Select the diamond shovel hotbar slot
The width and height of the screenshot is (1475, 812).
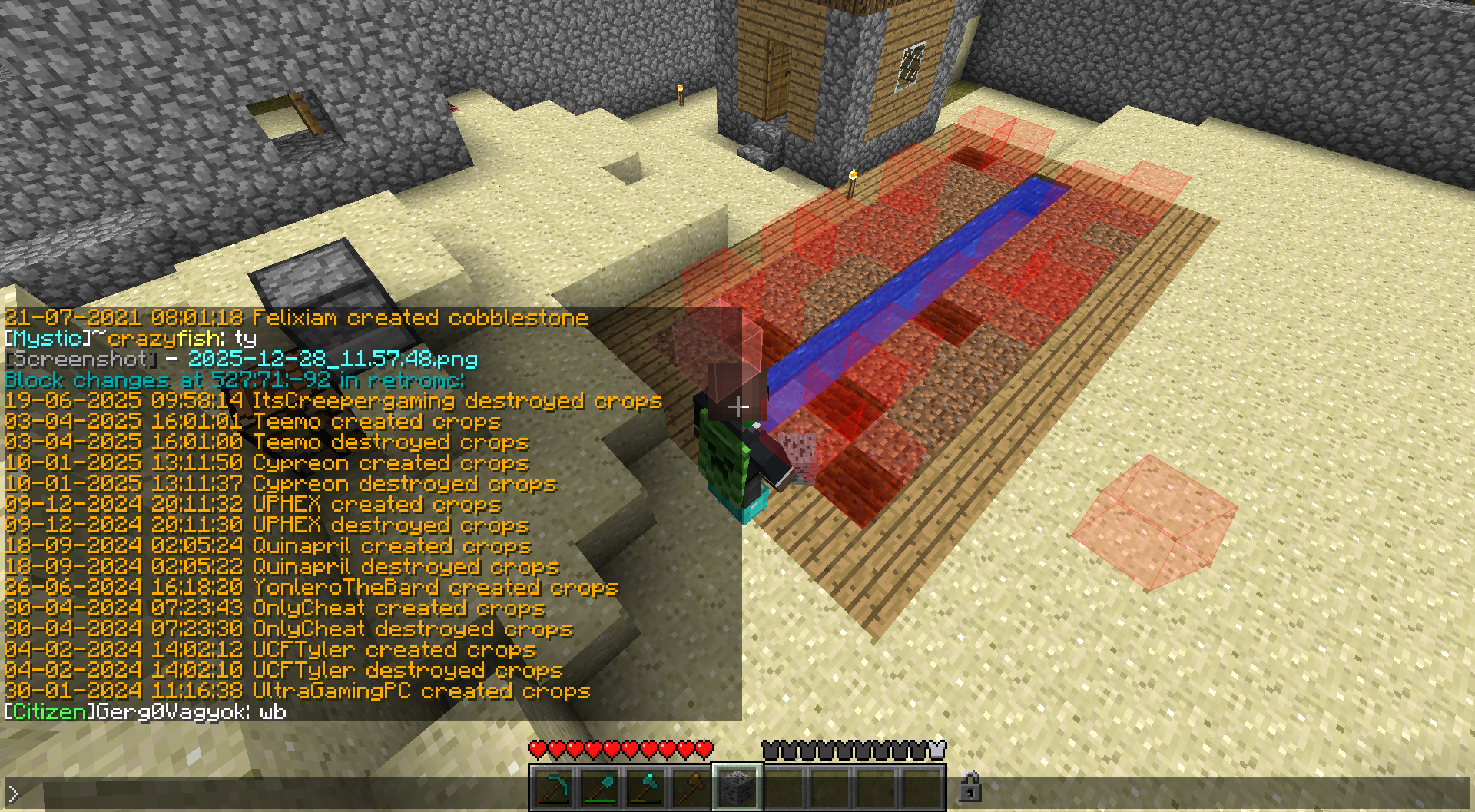click(x=600, y=788)
